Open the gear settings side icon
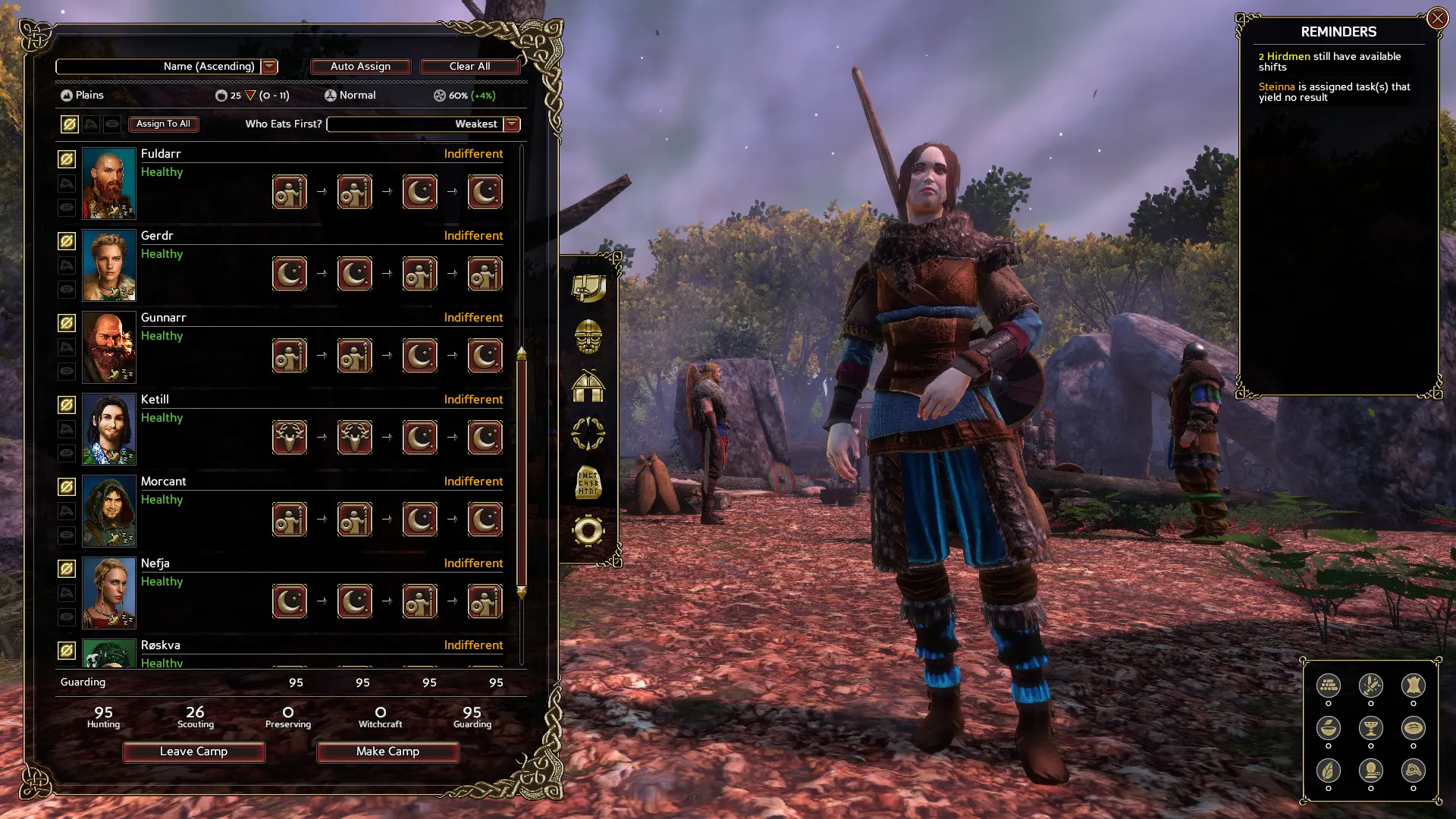Viewport: 1456px width, 819px height. tap(588, 531)
